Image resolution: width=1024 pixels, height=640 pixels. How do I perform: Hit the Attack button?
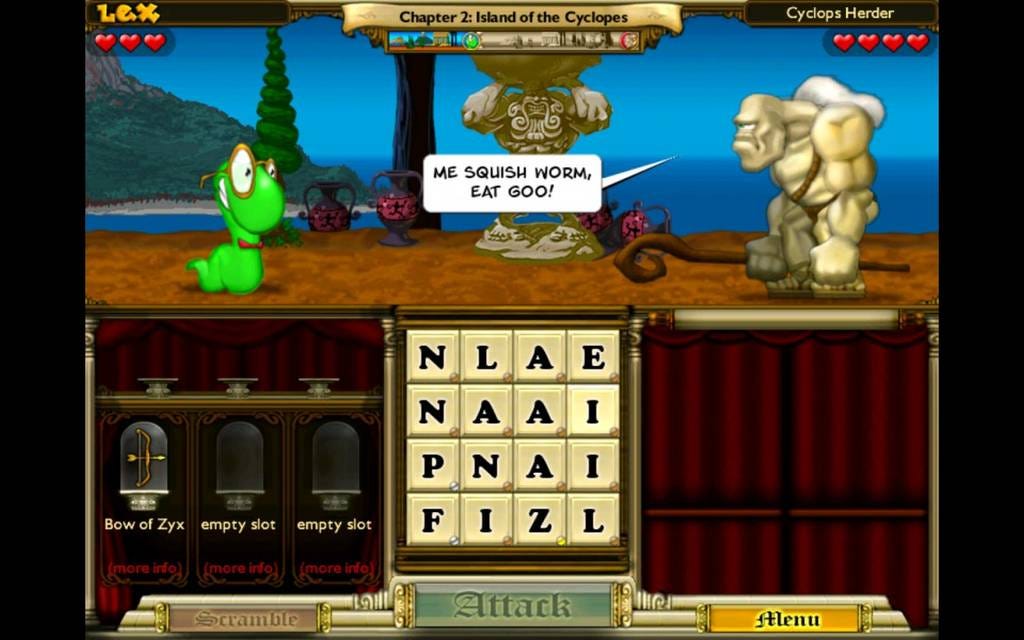(x=513, y=606)
